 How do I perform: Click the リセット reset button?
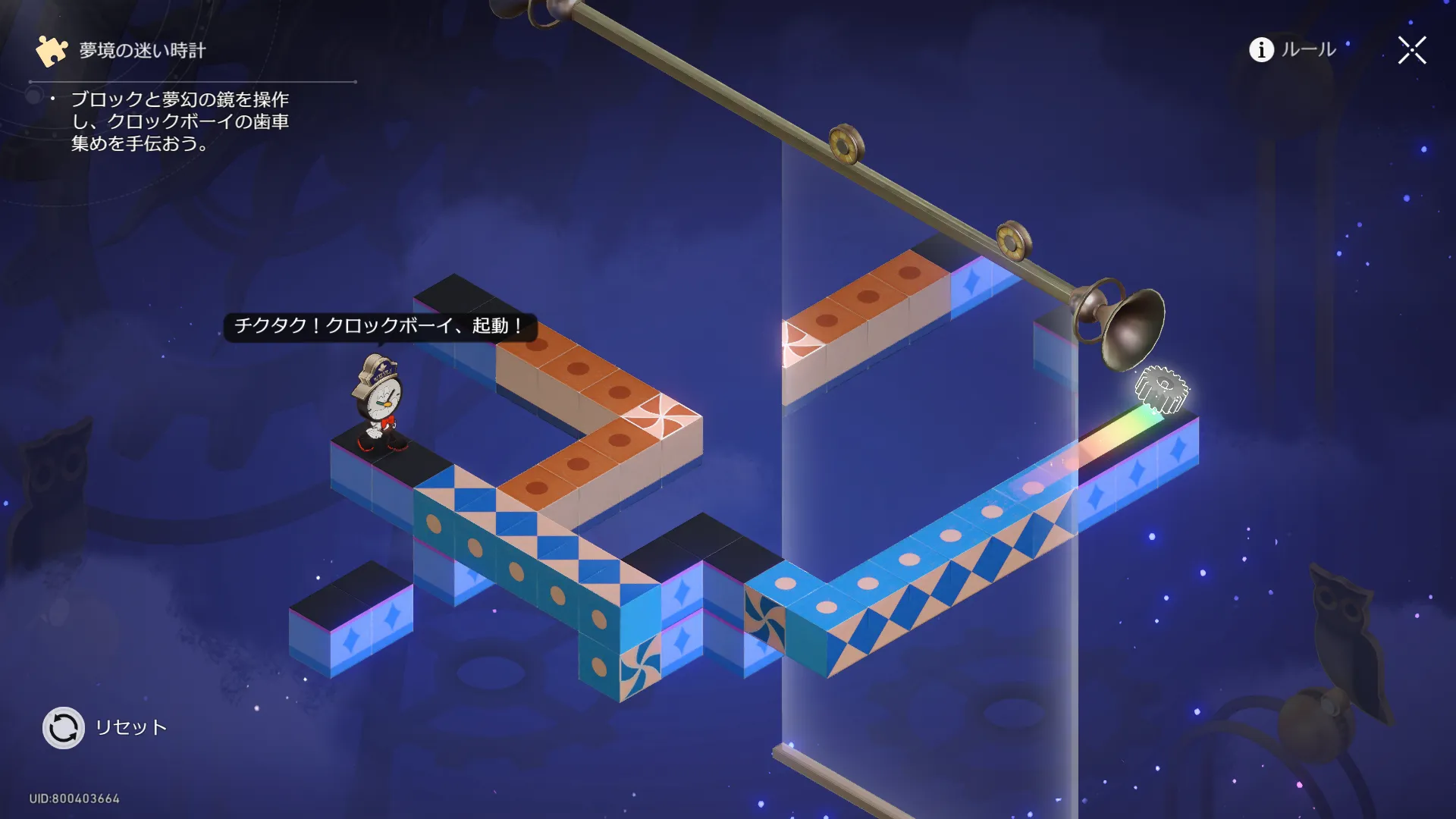[x=64, y=728]
